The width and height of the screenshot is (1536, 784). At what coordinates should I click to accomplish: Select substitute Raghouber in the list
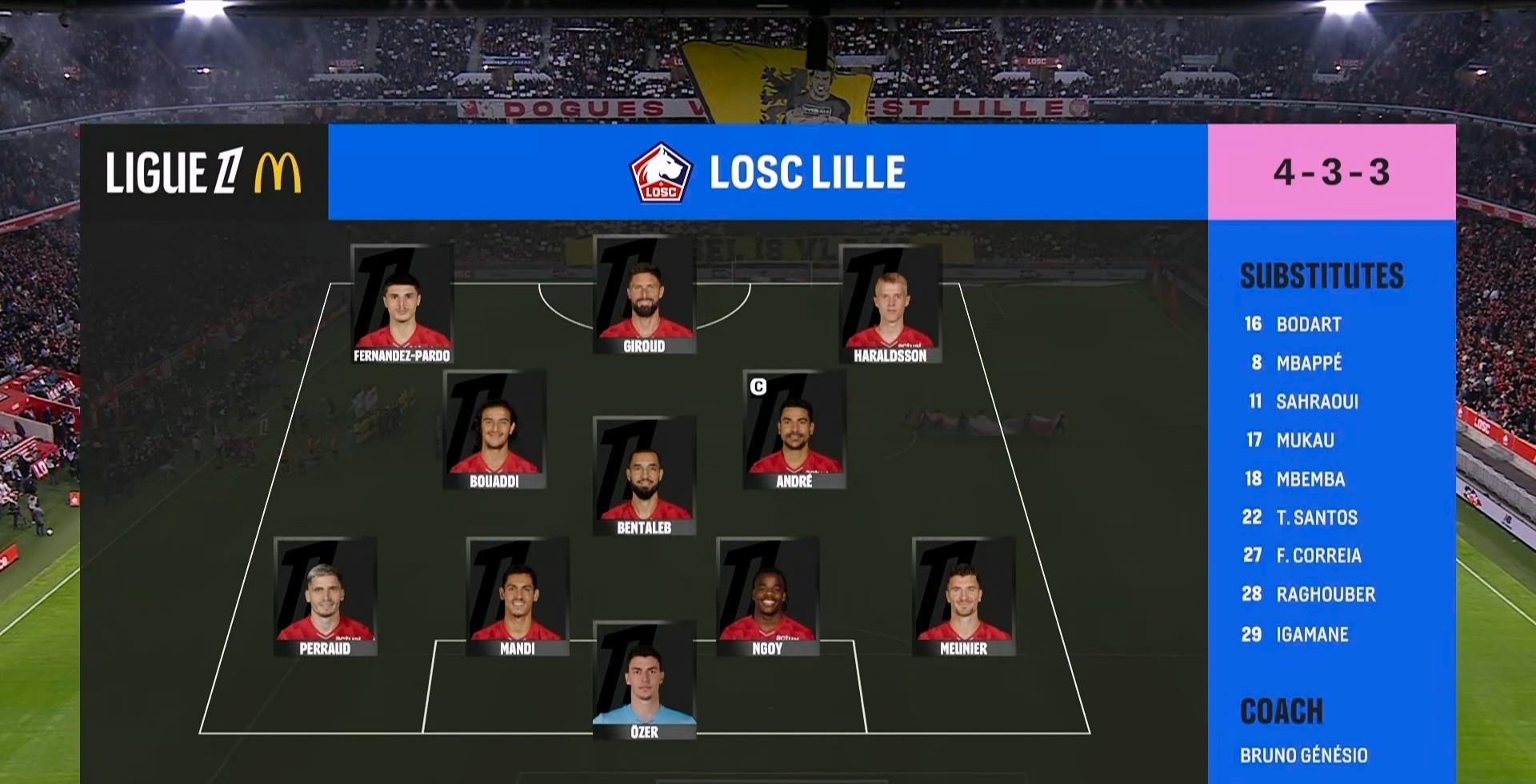[1326, 594]
